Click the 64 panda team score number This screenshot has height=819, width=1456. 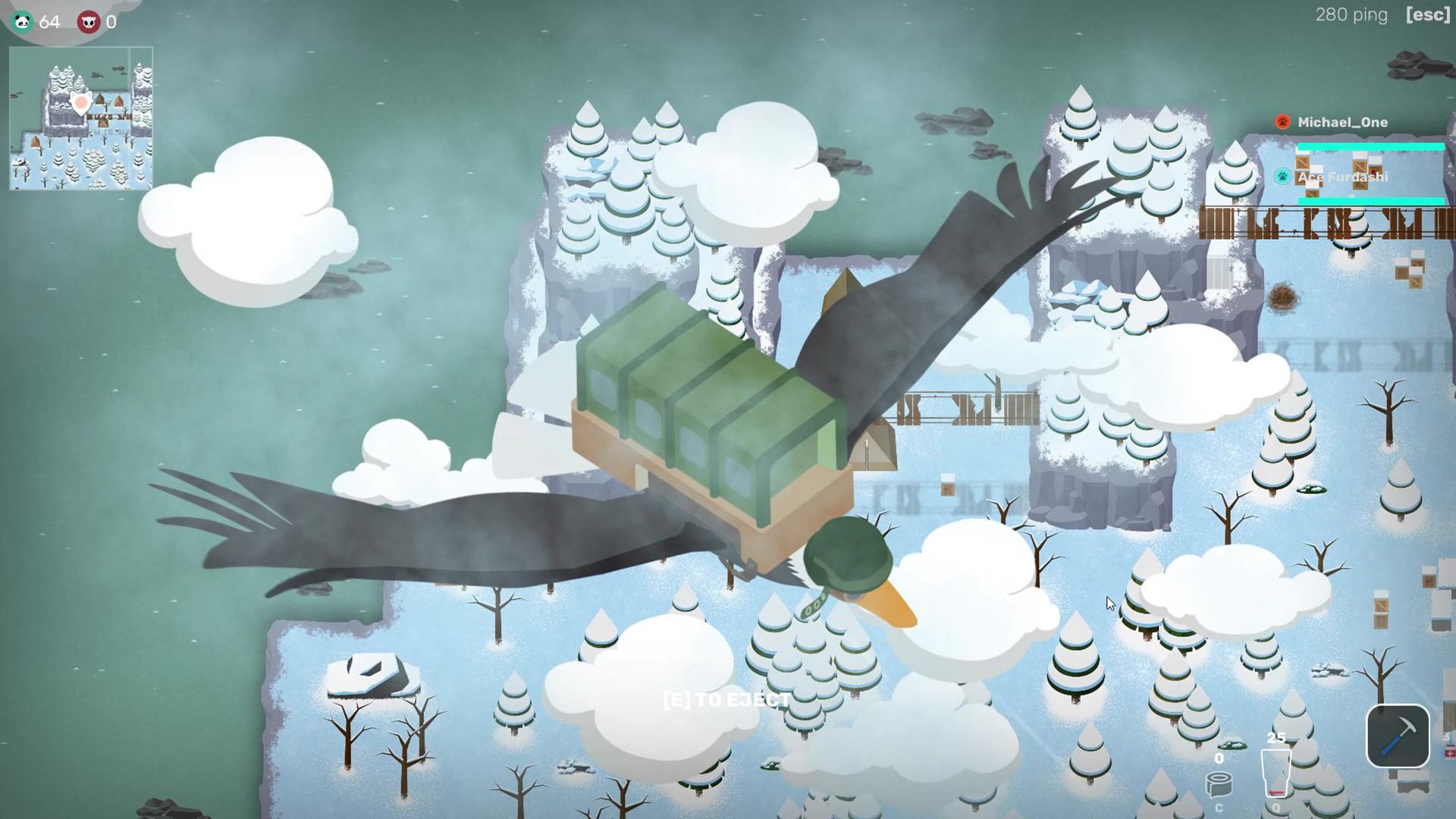click(x=48, y=22)
